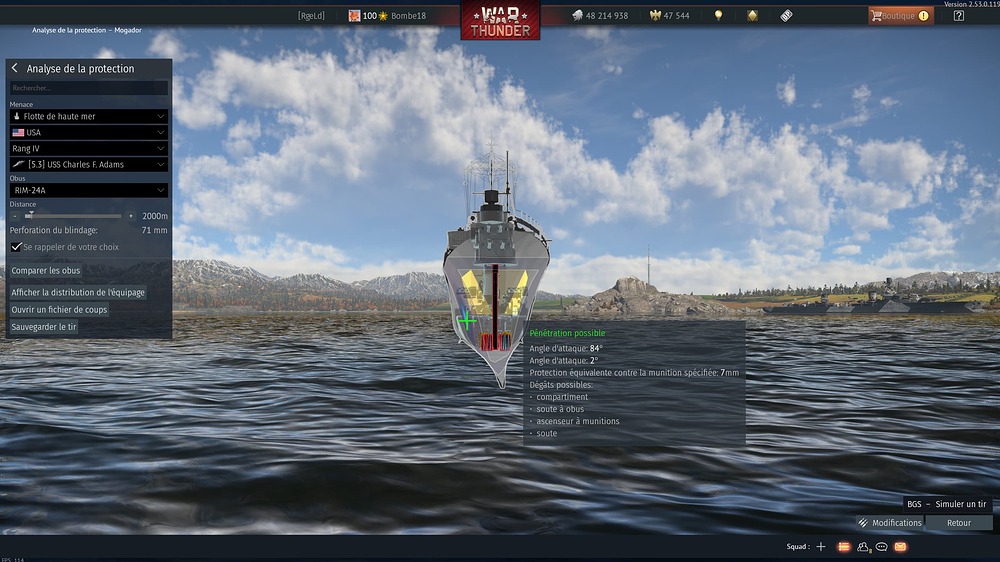The height and width of the screenshot is (562, 1000).
Task: Open the orange envelope mail icon
Action: click(900, 547)
